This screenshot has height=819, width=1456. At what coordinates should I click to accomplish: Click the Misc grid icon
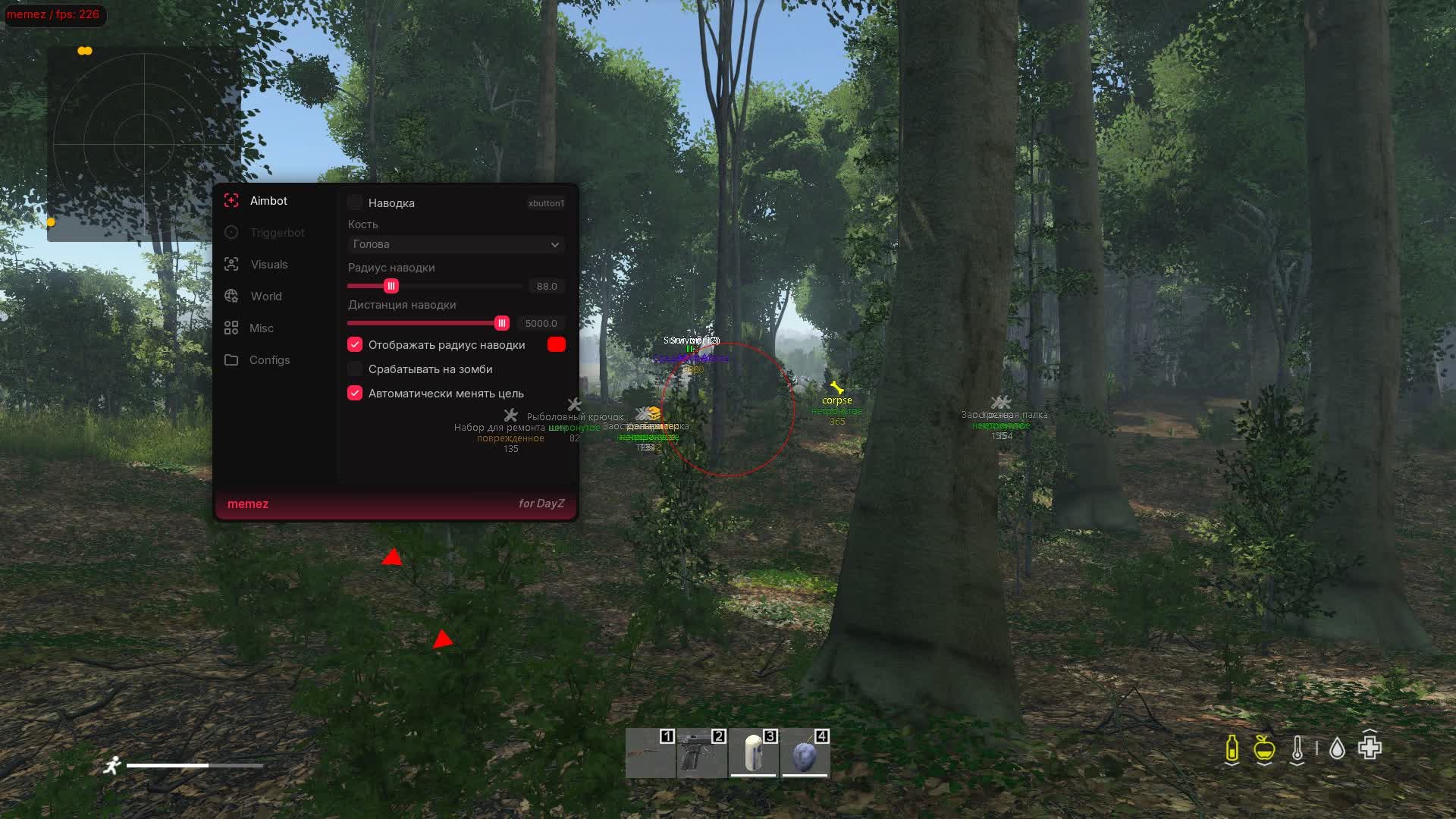click(x=232, y=328)
